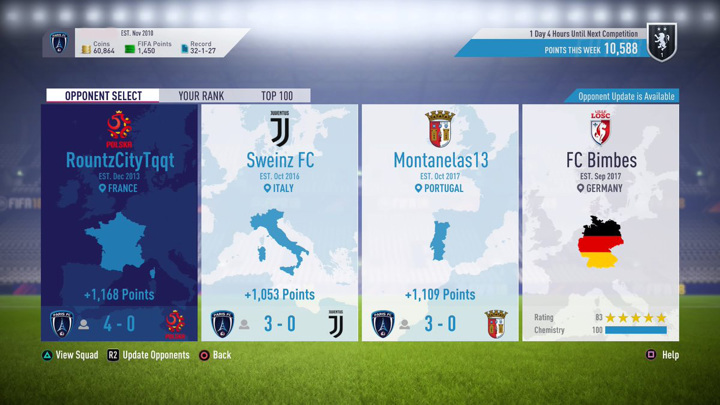Open the Your Rank tab
Screen dimensions: 720x405
point(201,96)
